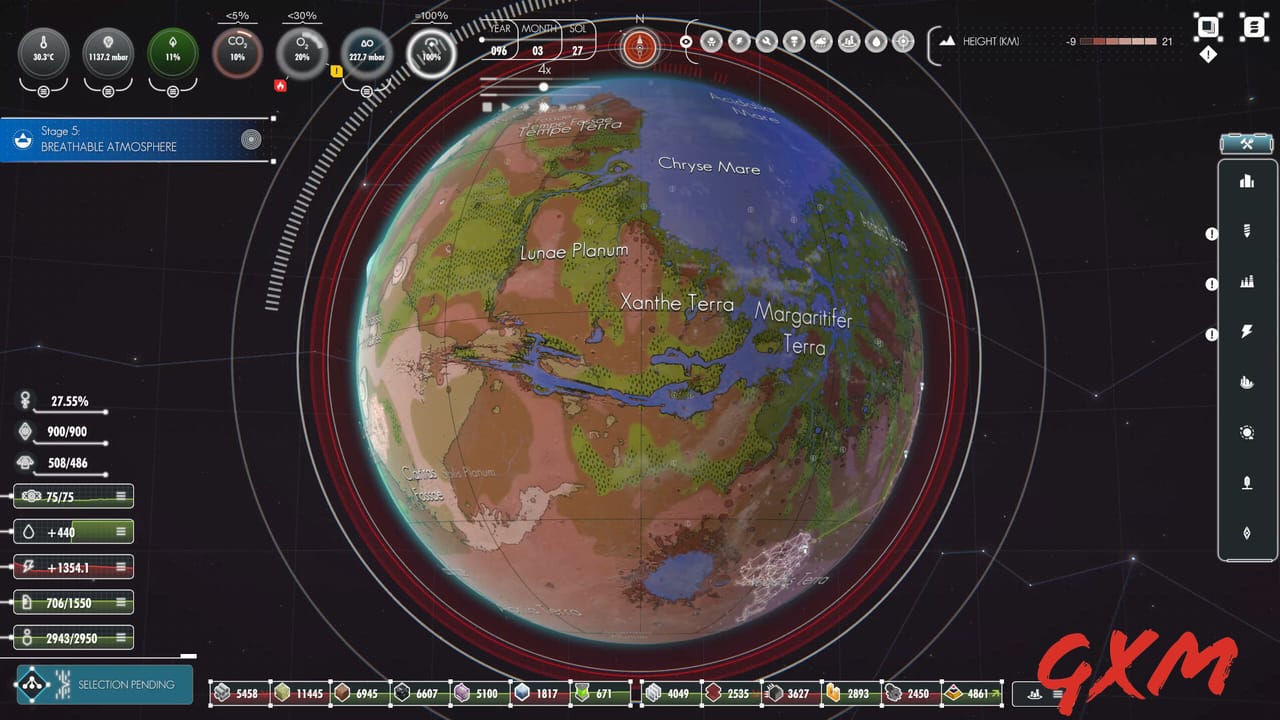Screen dimensions: 1280x720
Task: Click the drill icon on the right sidebar
Action: coord(1246,232)
